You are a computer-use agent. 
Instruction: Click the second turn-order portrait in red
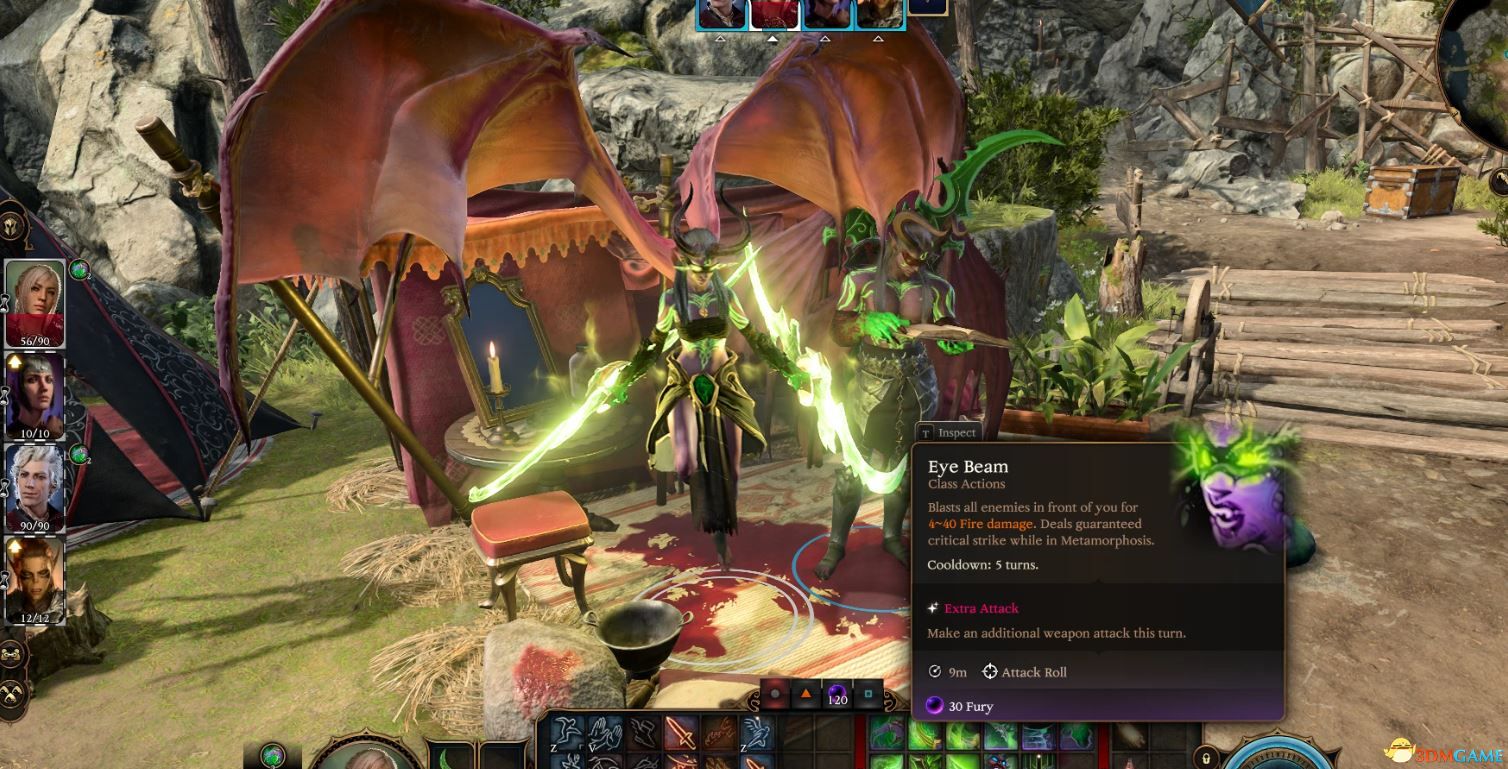pyautogui.click(x=774, y=13)
